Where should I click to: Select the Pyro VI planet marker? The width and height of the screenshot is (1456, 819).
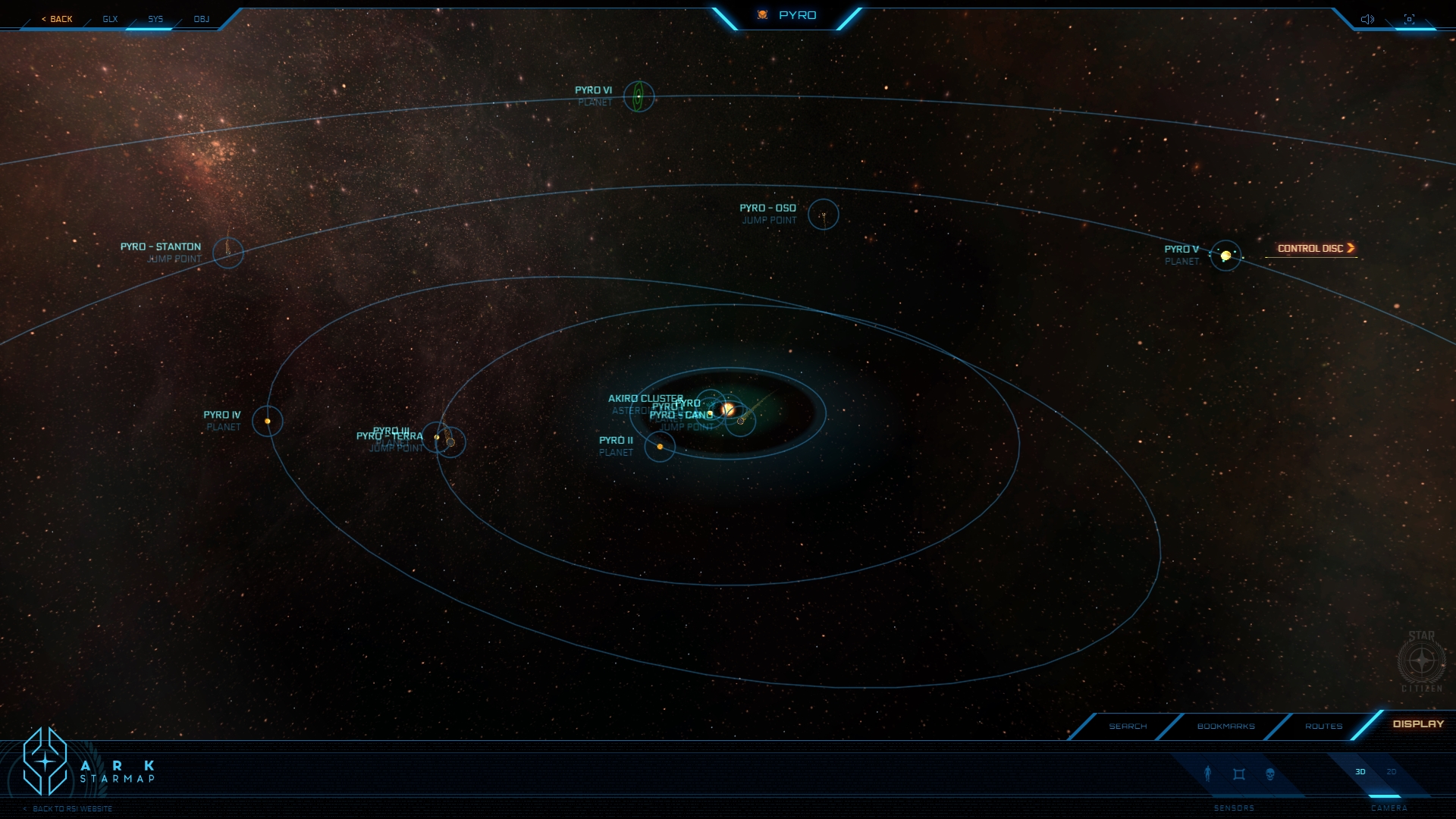pos(639,97)
